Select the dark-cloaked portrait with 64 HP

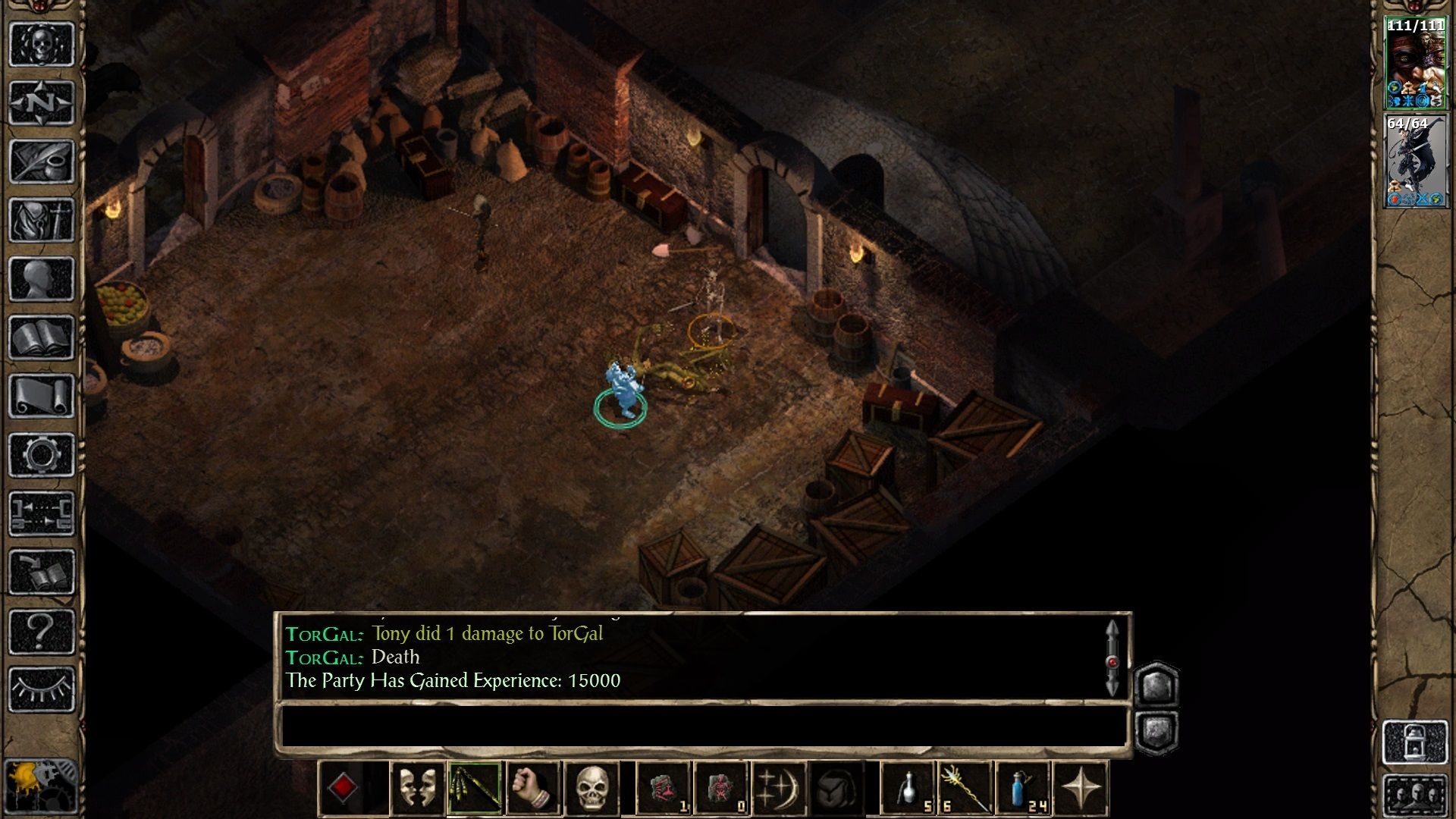[1415, 161]
